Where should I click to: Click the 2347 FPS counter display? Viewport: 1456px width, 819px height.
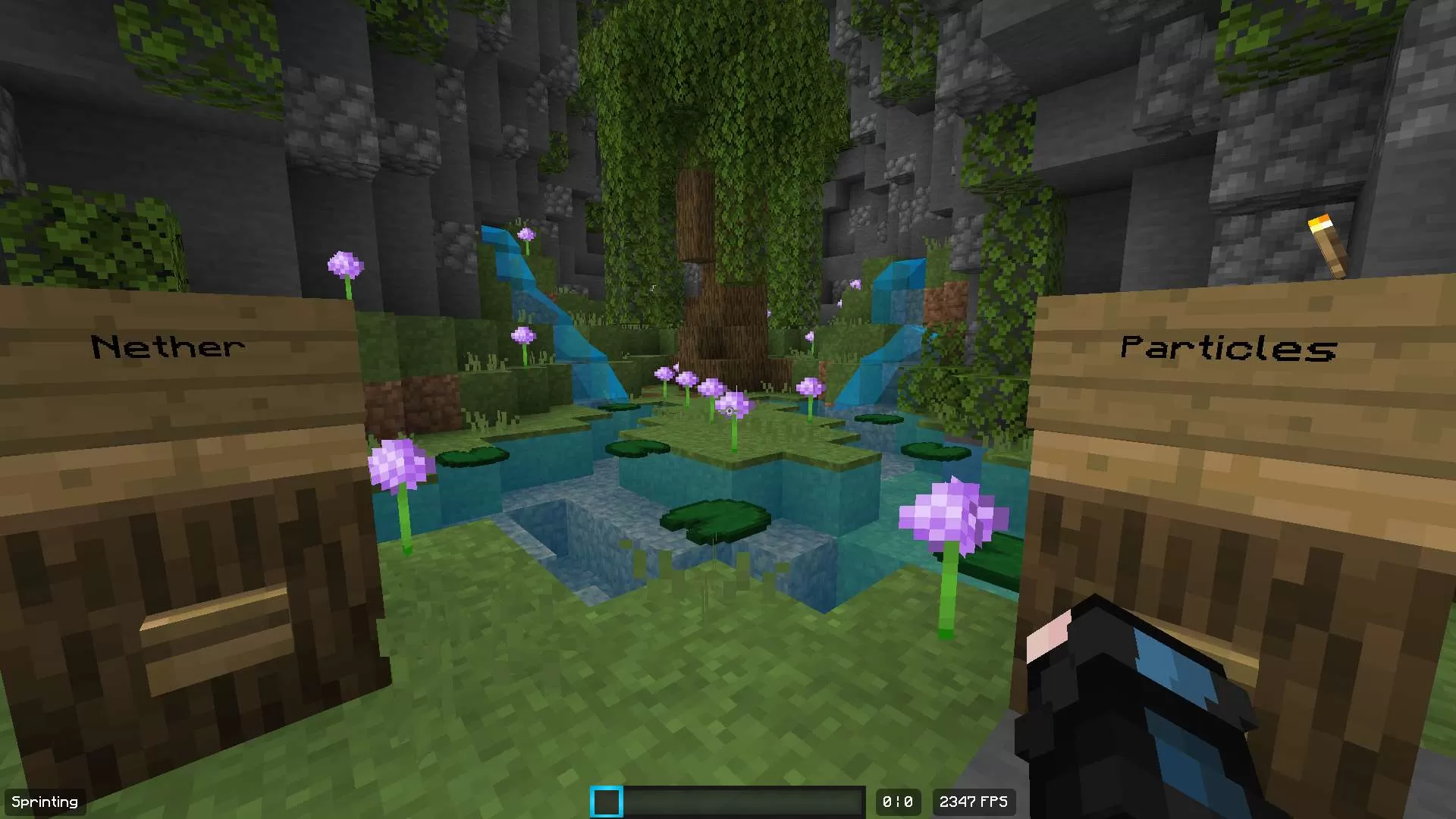pos(973,802)
